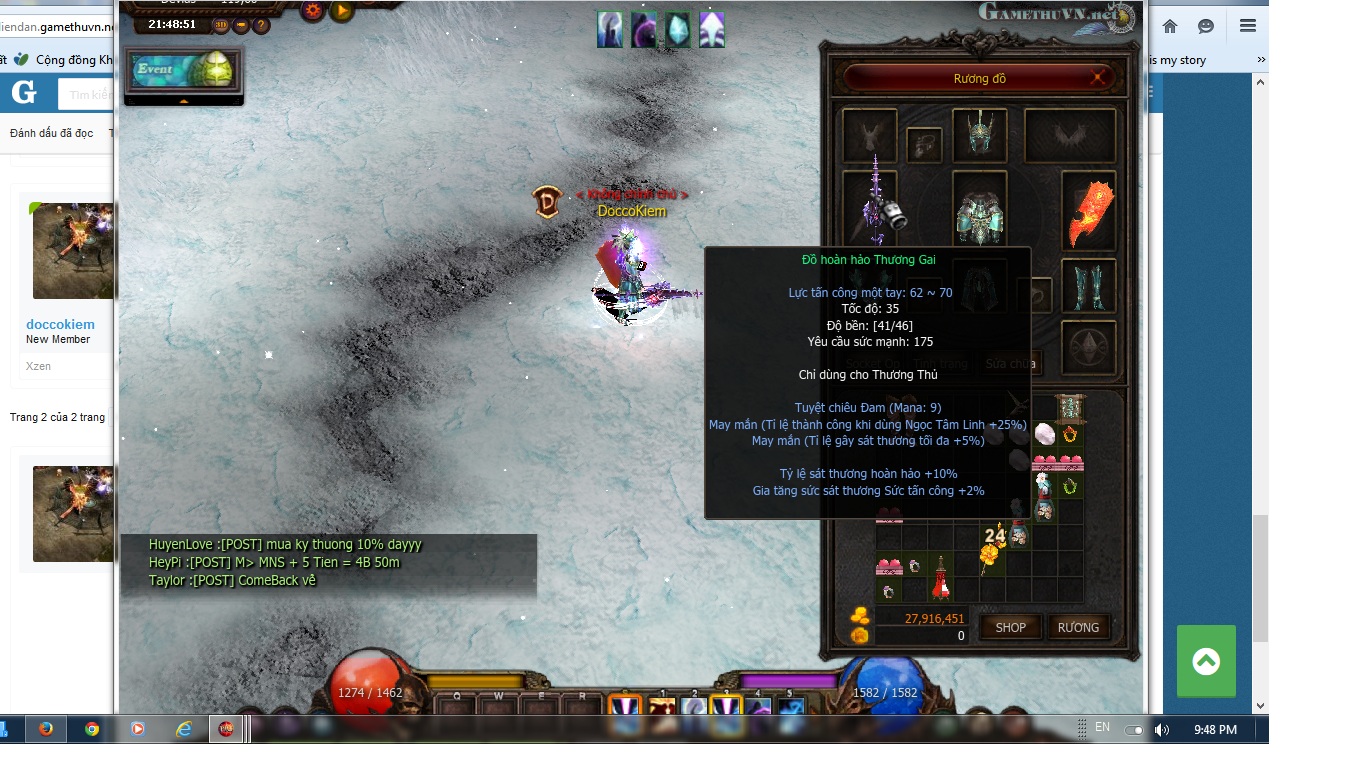Viewport: 1366px width, 768px height.
Task: Select the red flame wings slot
Action: 1088,211
